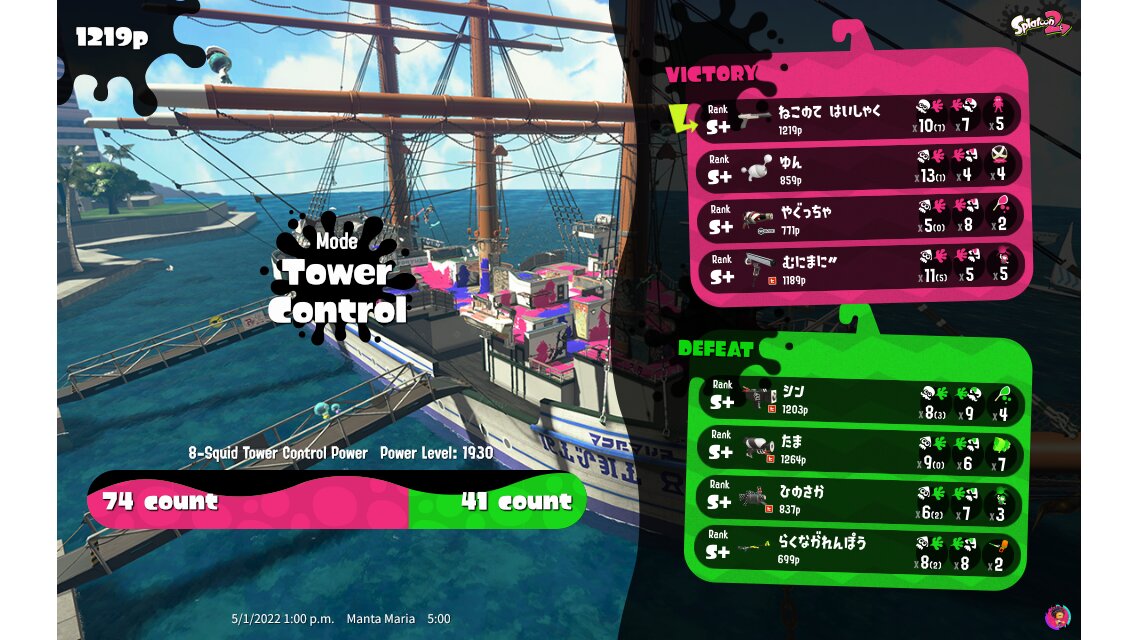Image resolution: width=1138 pixels, height=640 pixels.
Task: Open the winning player row showing 859p
Action: (x=860, y=167)
